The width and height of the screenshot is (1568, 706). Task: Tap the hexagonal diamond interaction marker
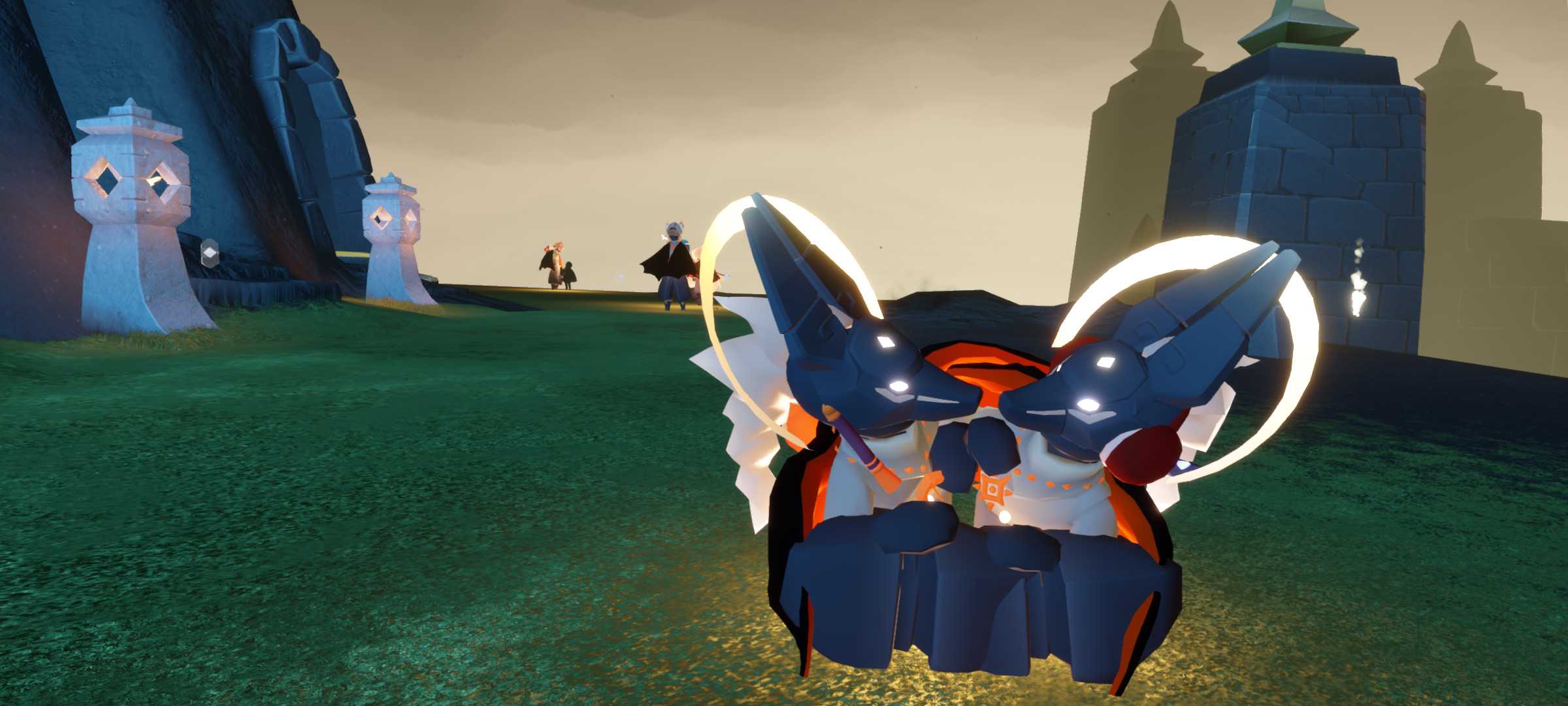(208, 252)
